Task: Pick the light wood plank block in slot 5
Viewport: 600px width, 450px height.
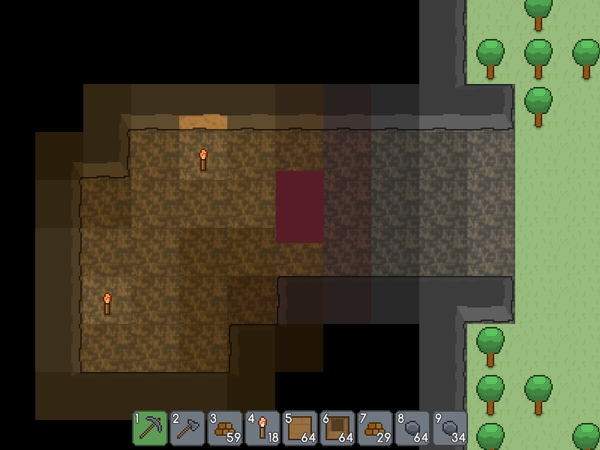Action: [300, 428]
